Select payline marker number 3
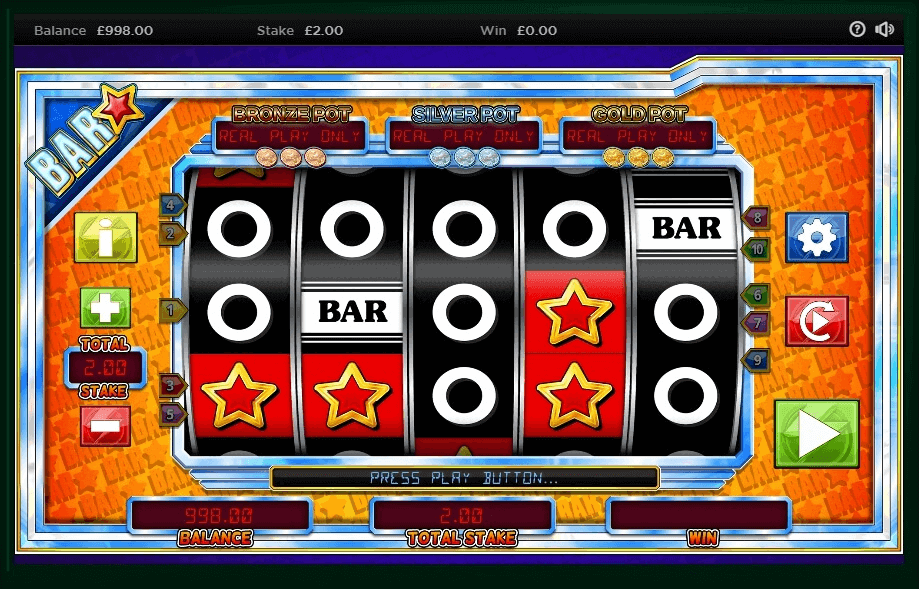This screenshot has width=919, height=589. coord(173,384)
